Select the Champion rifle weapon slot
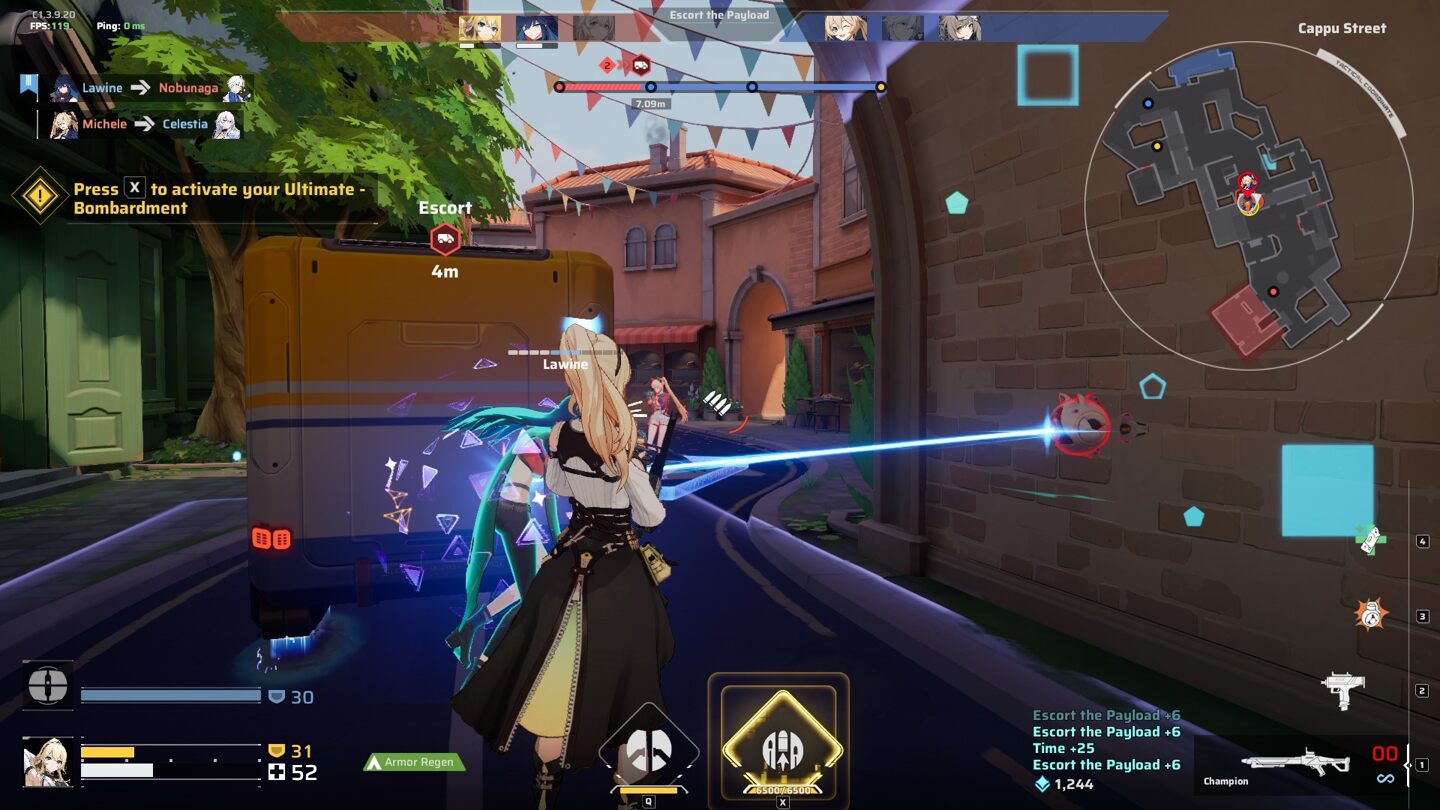Screen dimensions: 1440x810 tap(1295, 762)
